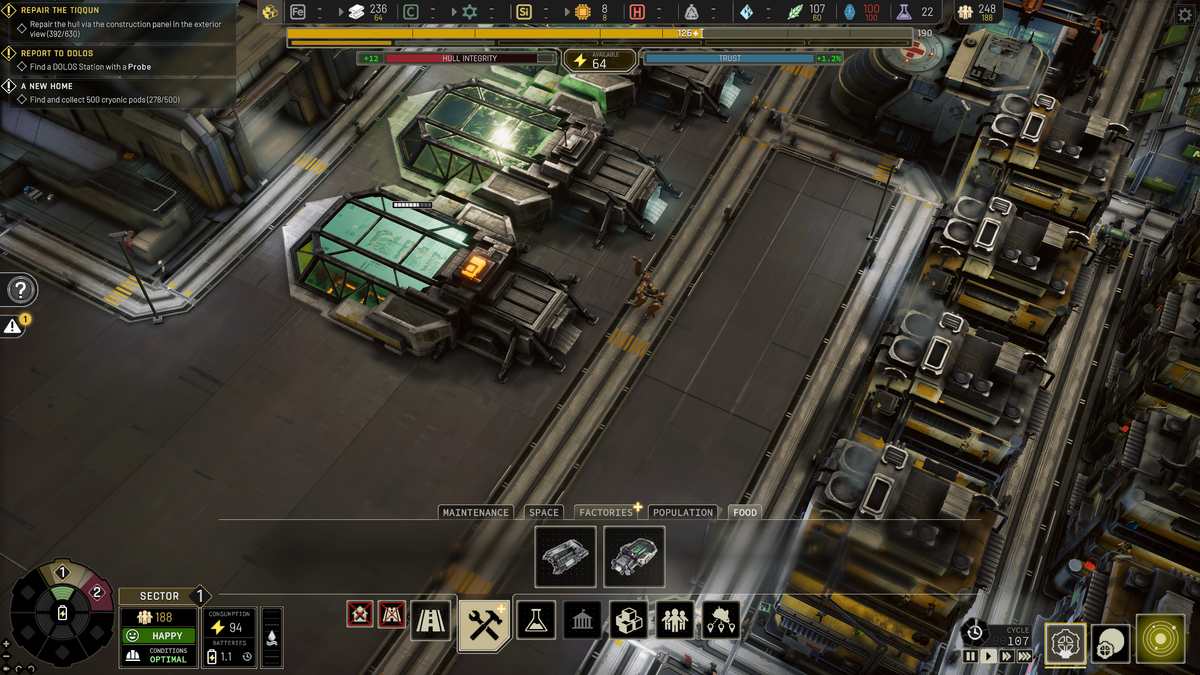1200x675 pixels.
Task: Open the population people-group menu
Action: point(675,621)
